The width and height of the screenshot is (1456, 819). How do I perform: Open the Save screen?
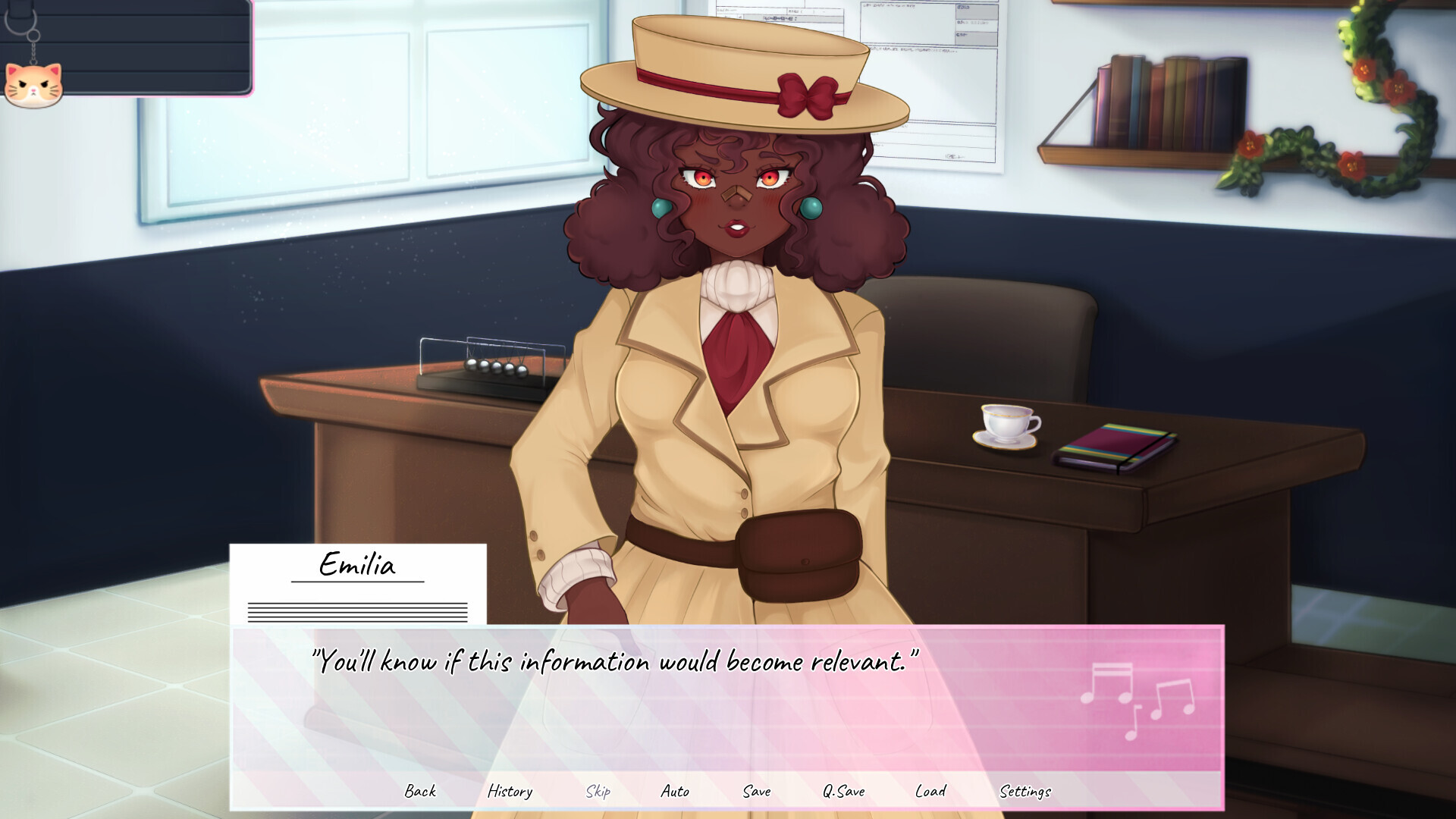[x=756, y=791]
